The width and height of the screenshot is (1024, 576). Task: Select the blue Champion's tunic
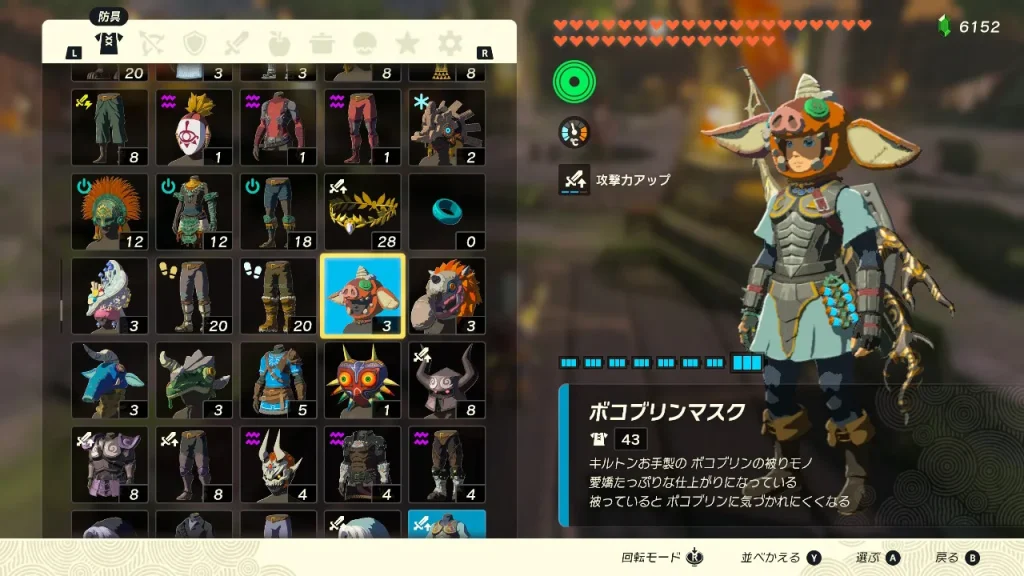pyautogui.click(x=278, y=380)
